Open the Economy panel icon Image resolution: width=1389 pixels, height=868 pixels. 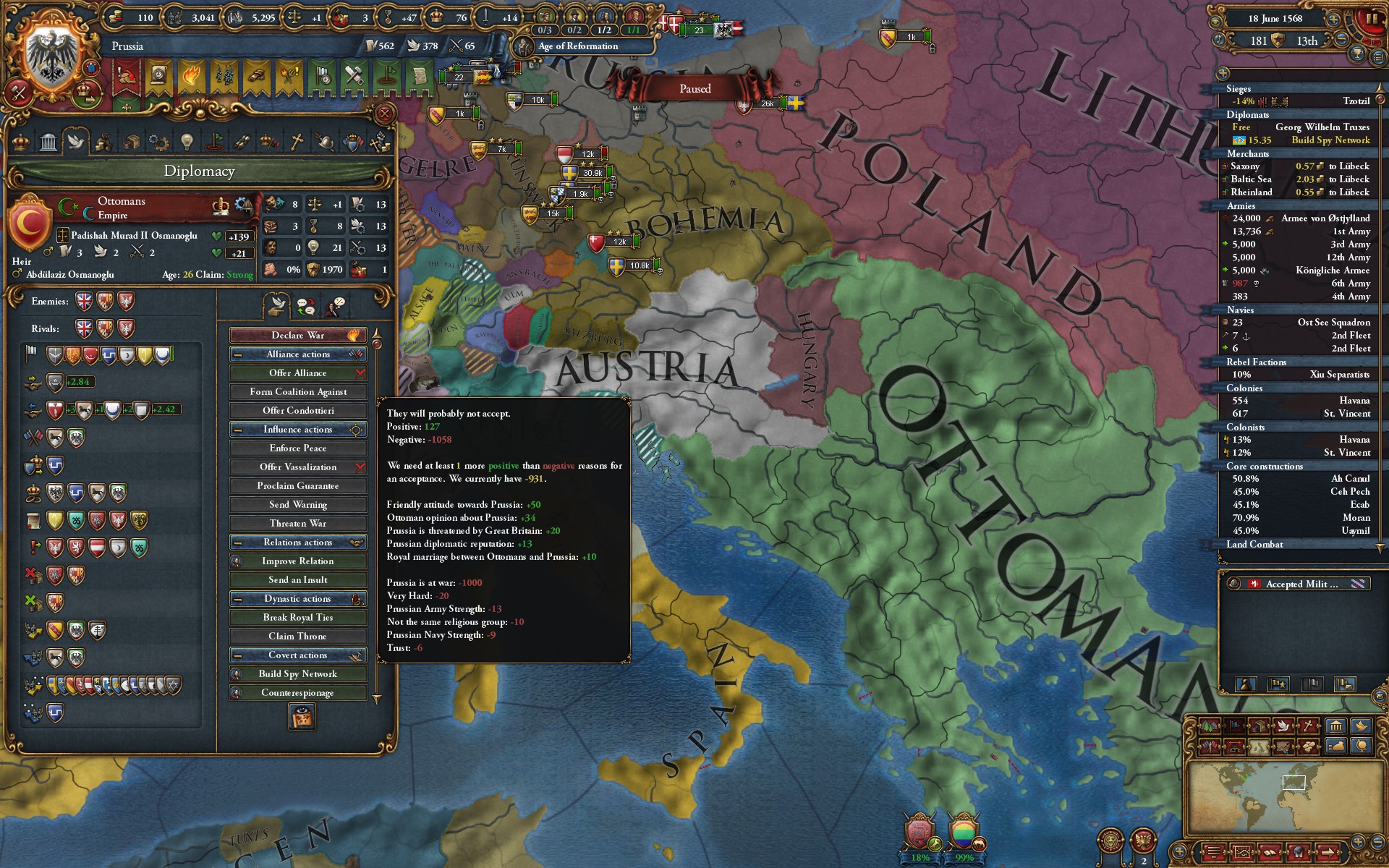(104, 141)
